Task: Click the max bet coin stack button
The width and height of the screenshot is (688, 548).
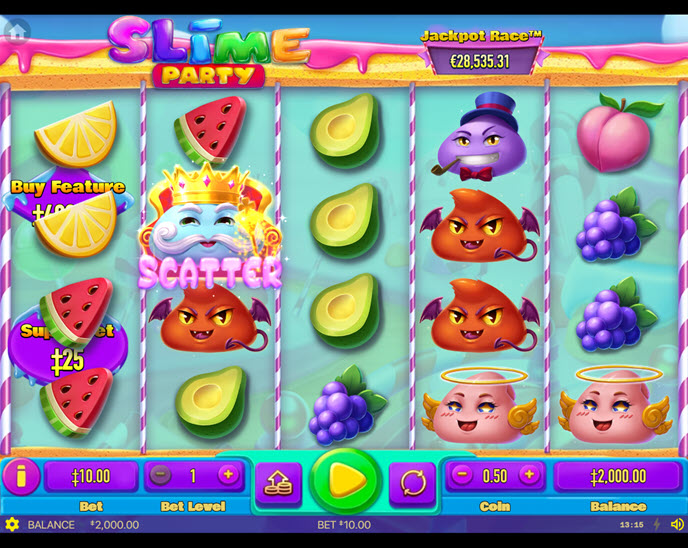Action: pos(278,483)
